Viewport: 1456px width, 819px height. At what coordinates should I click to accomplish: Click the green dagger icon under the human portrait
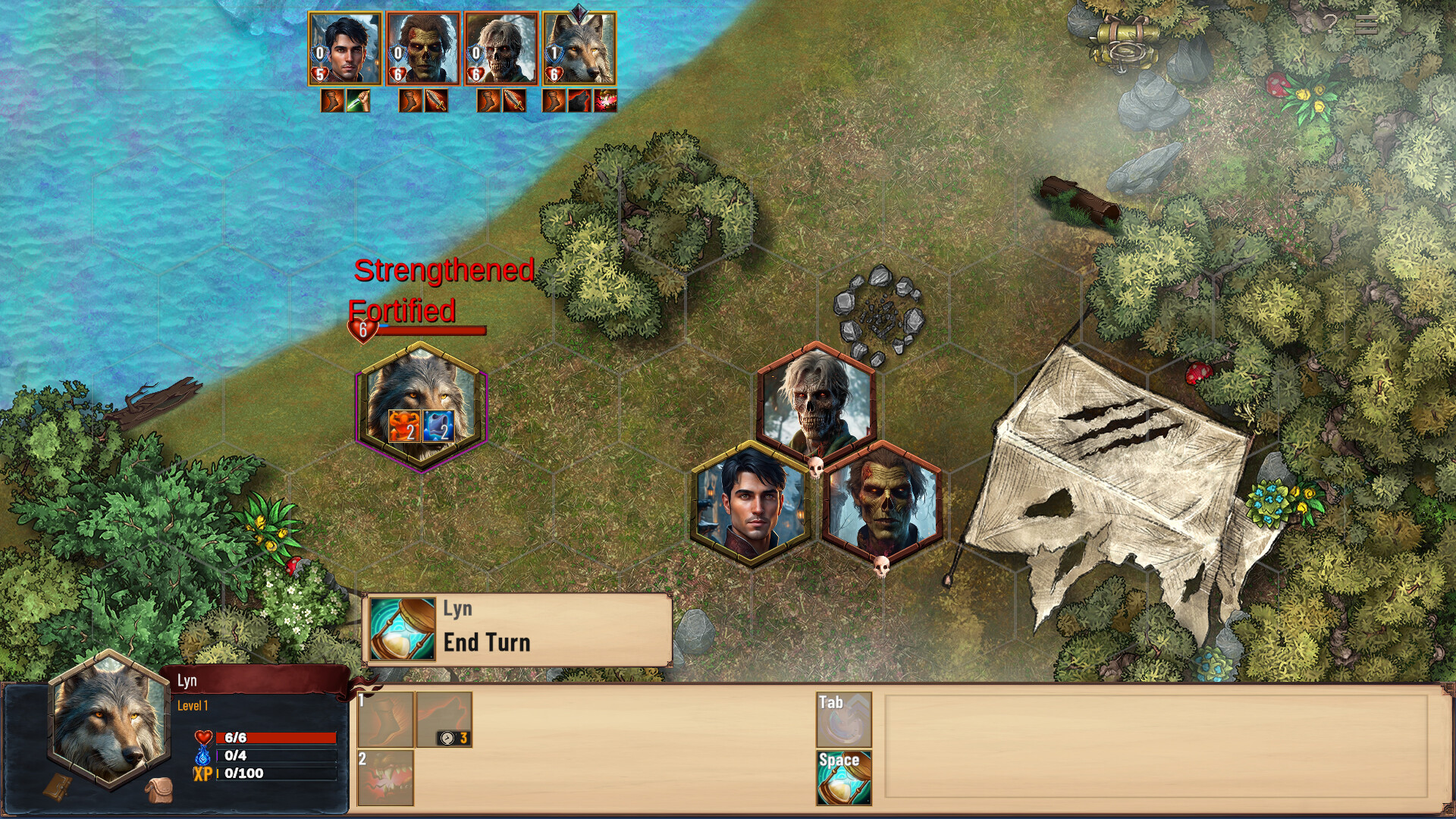pyautogui.click(x=356, y=99)
